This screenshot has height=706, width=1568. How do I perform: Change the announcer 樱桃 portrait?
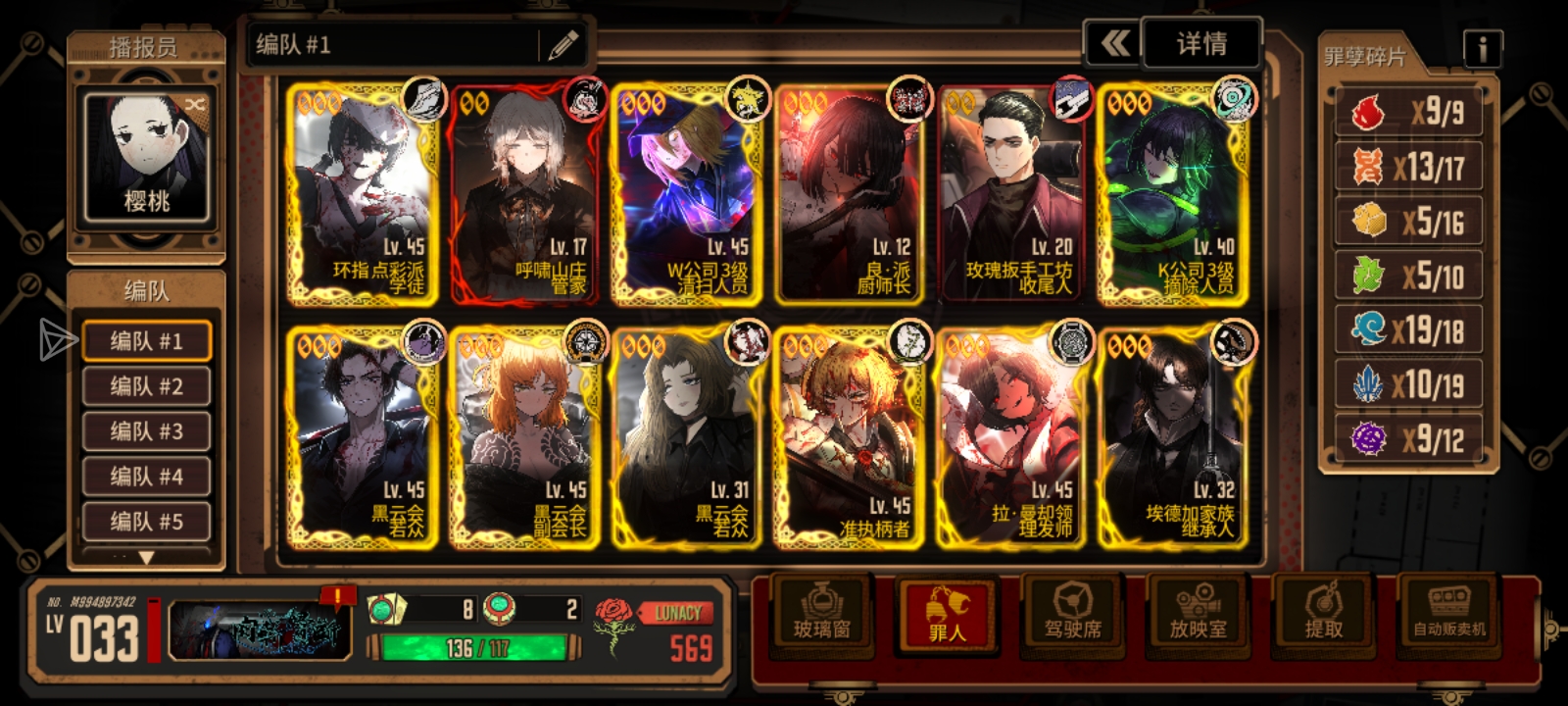tap(146, 157)
